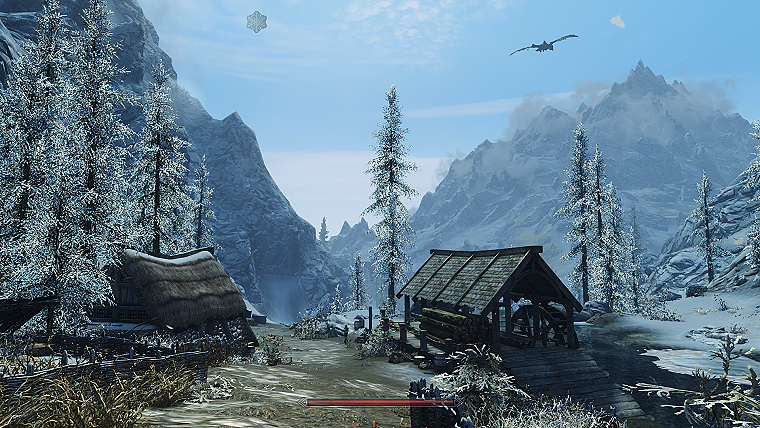The height and width of the screenshot is (428, 760).
Task: Click the snowflake cold-weather indicator icon
Action: (x=257, y=21)
